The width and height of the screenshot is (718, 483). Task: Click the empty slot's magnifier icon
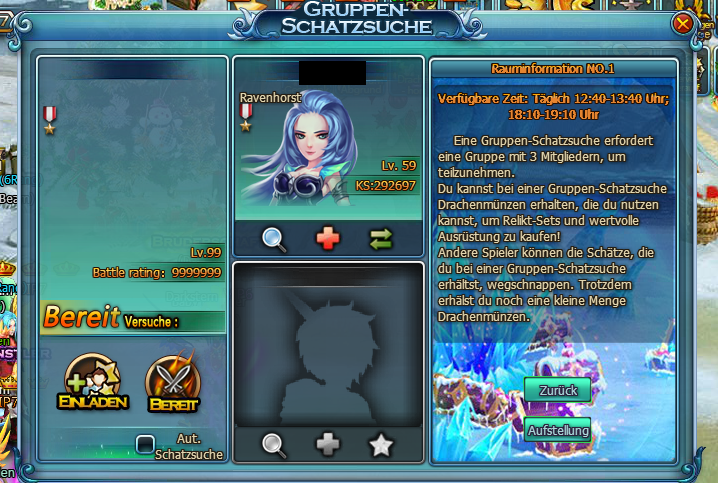point(275,444)
